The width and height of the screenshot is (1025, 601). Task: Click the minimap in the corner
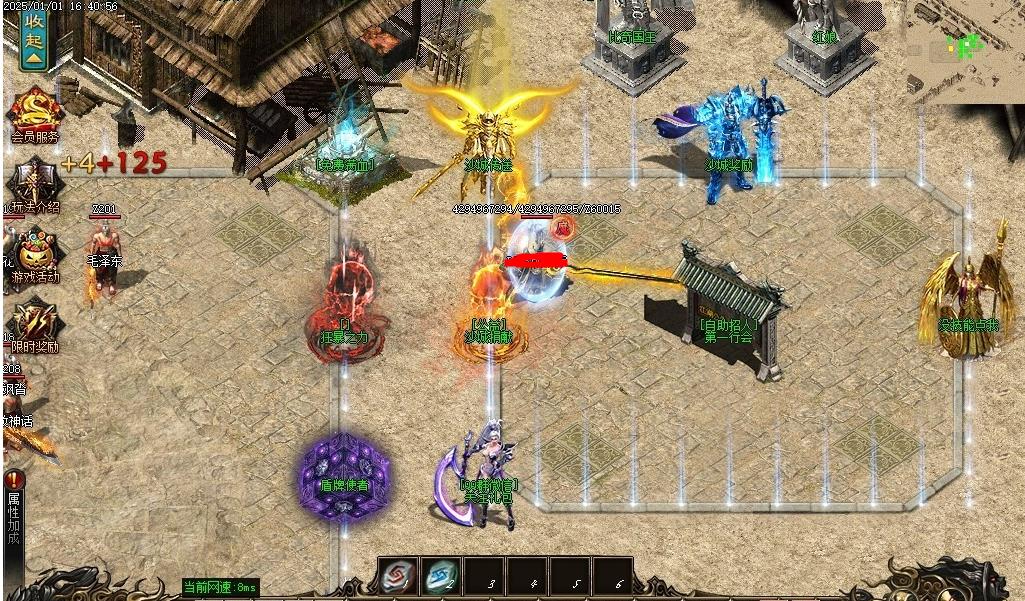(x=963, y=50)
